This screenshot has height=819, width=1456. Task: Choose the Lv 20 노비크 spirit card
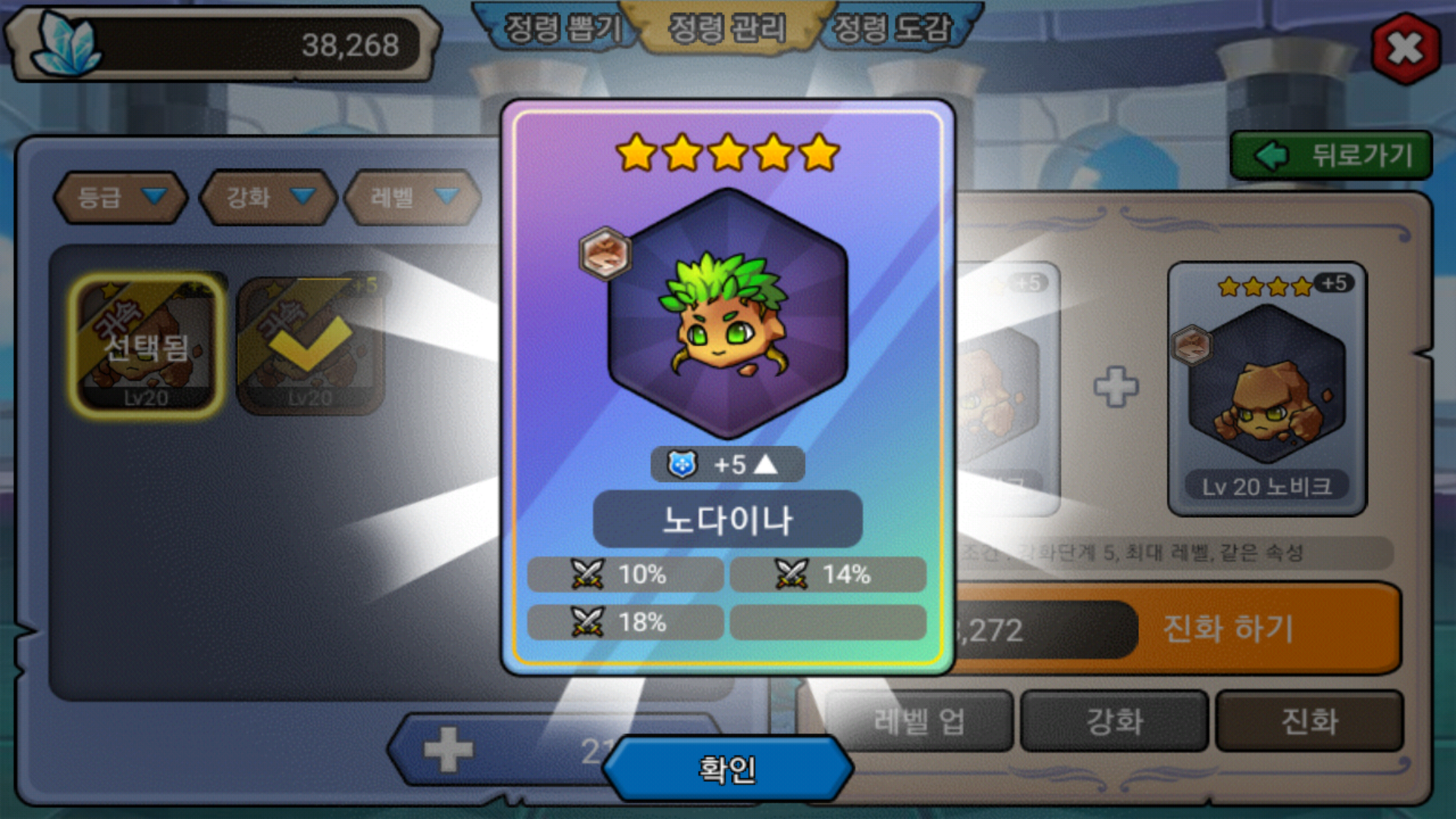pyautogui.click(x=1266, y=388)
